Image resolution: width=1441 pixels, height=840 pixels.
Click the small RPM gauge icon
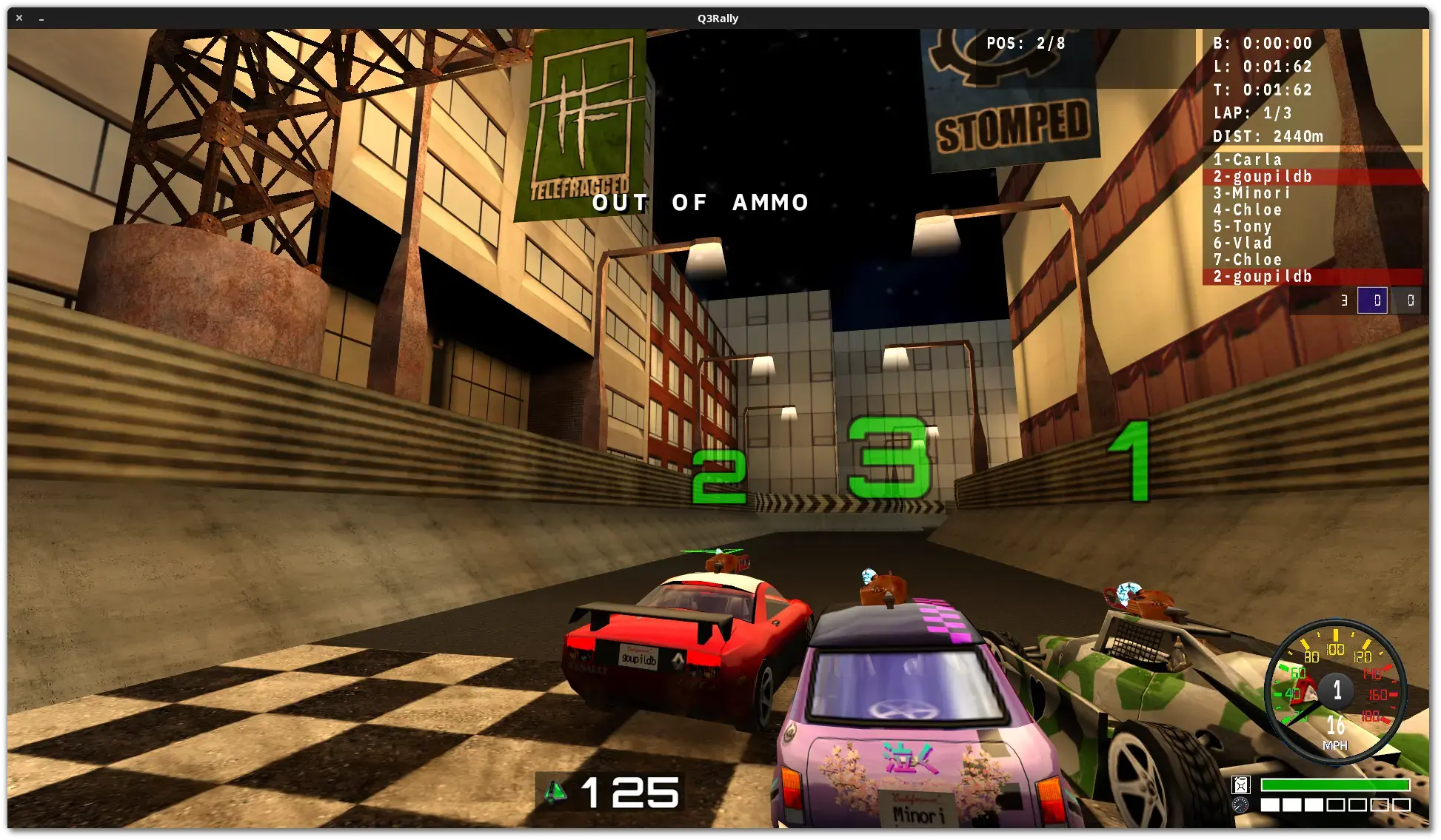1240,804
